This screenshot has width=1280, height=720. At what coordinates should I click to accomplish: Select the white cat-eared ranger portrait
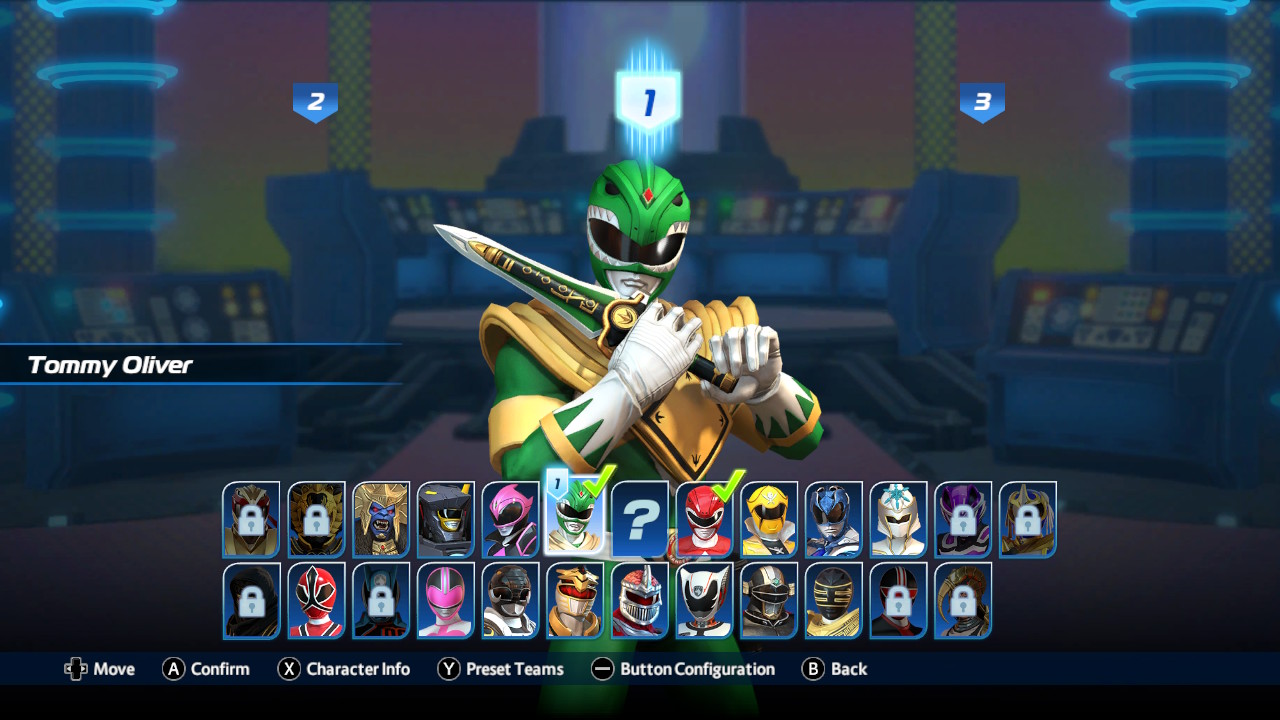click(704, 600)
